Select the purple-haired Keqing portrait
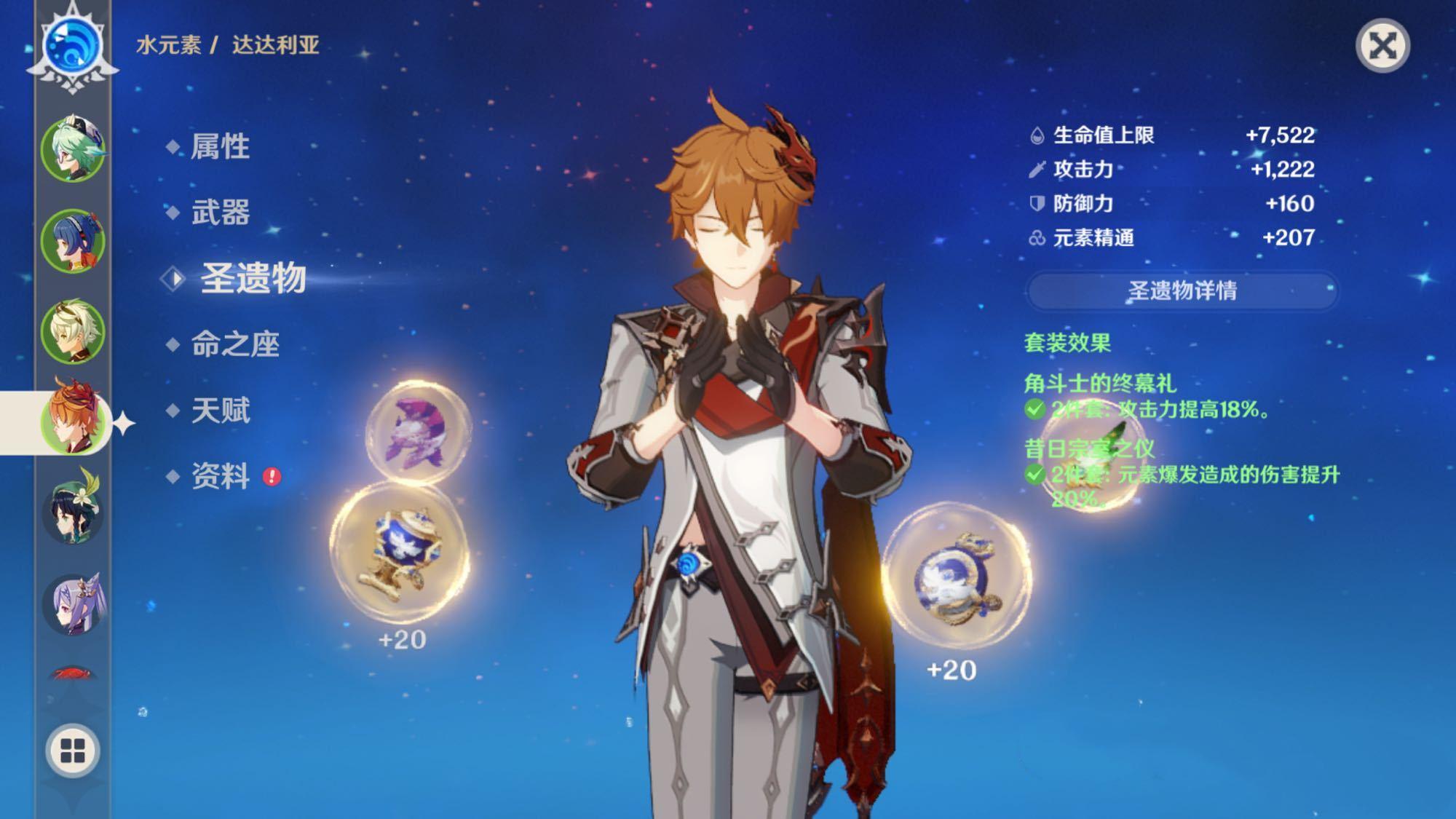The height and width of the screenshot is (819, 1456). click(73, 603)
